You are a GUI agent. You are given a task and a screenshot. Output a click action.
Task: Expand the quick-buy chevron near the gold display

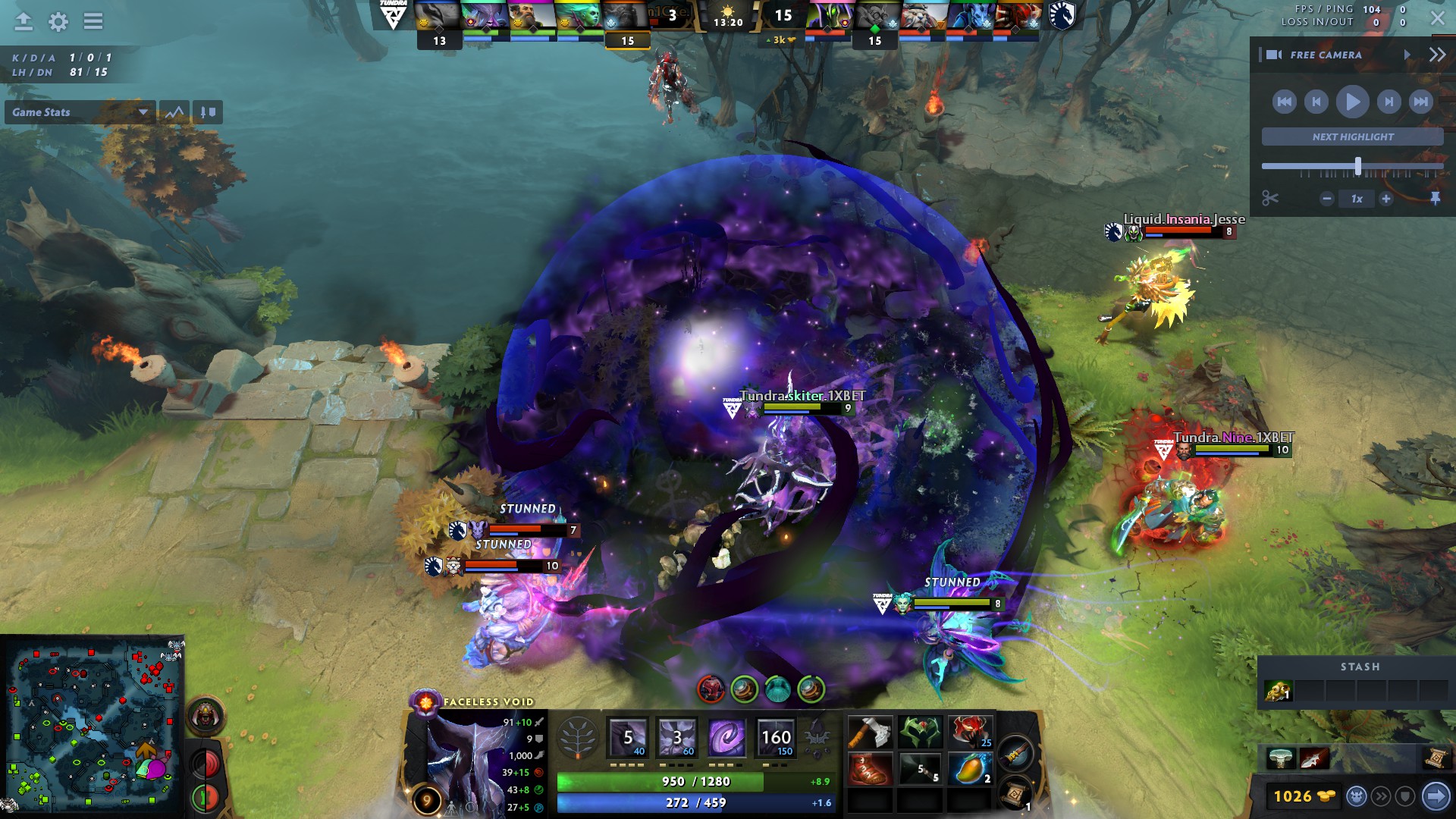[1381, 795]
